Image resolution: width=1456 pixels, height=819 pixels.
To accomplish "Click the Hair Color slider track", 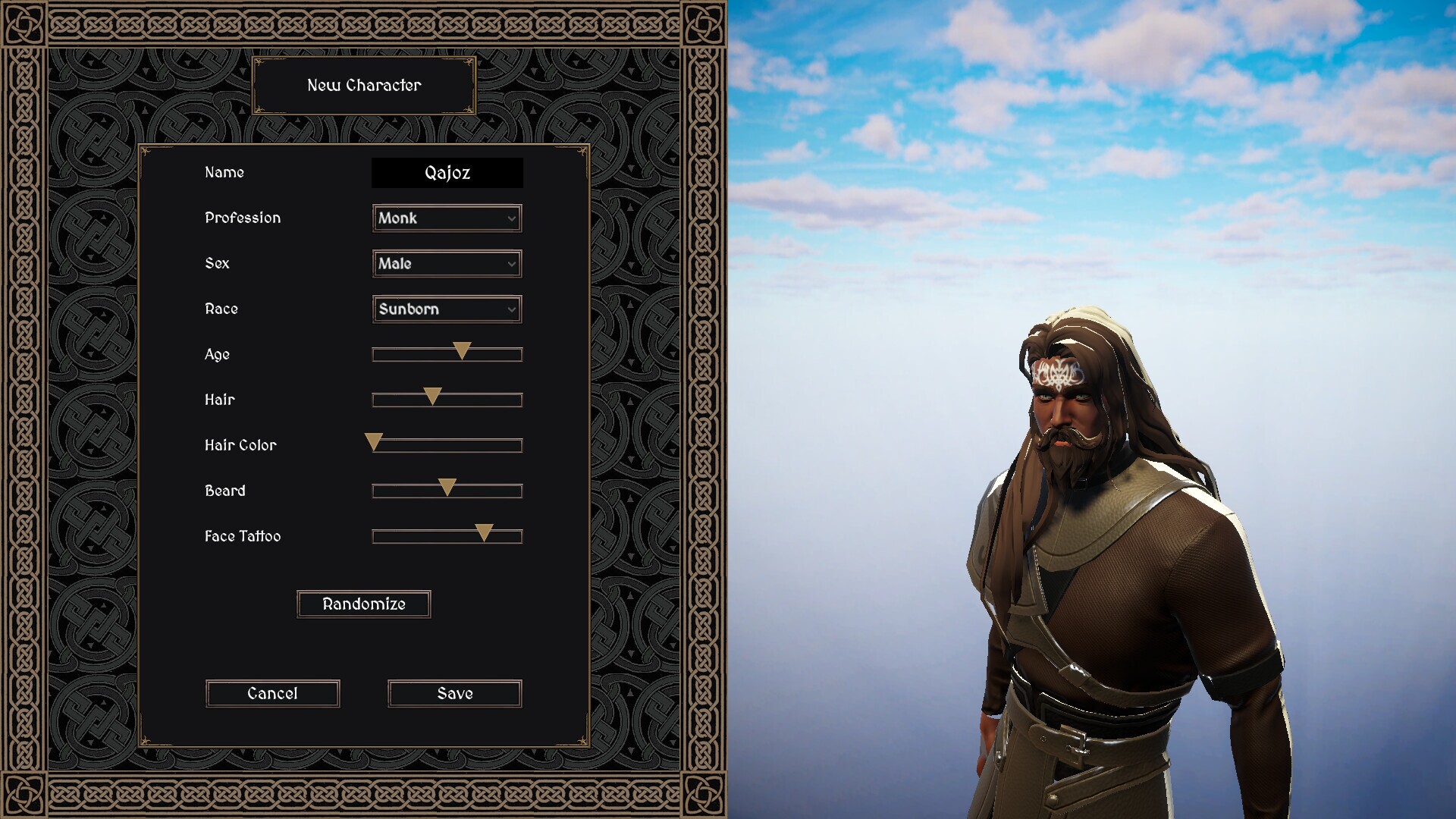I will pyautogui.click(x=447, y=446).
